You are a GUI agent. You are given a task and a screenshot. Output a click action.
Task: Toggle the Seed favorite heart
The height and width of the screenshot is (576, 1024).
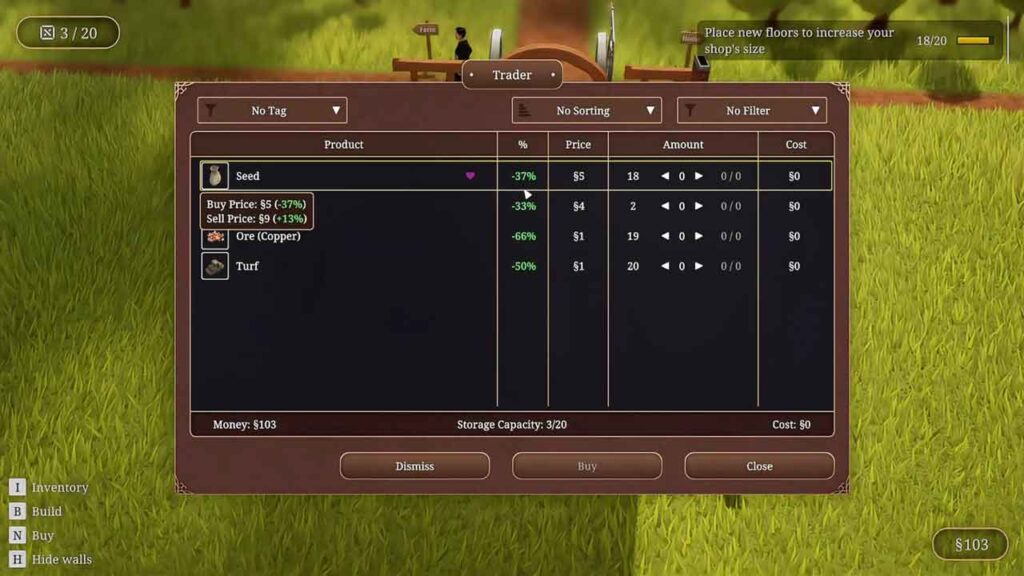[470, 176]
